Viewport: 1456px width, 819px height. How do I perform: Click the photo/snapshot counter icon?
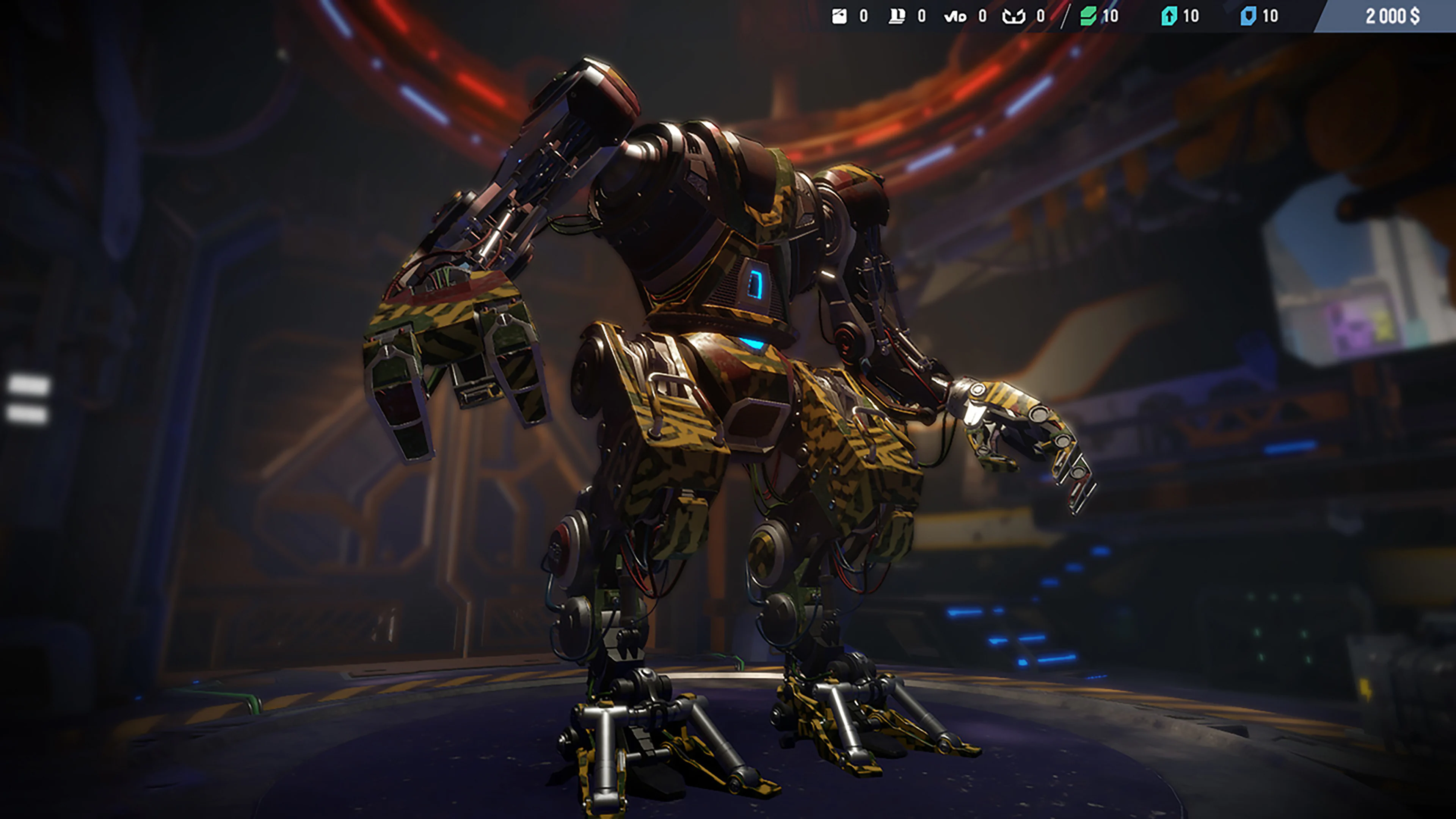click(x=840, y=16)
